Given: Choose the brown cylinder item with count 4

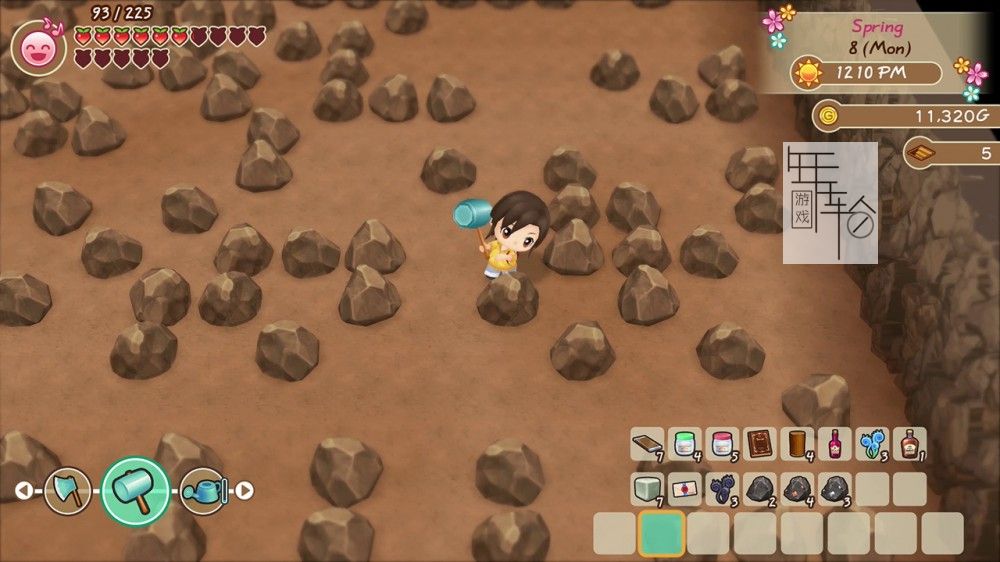Looking at the screenshot, I should pos(797,443).
